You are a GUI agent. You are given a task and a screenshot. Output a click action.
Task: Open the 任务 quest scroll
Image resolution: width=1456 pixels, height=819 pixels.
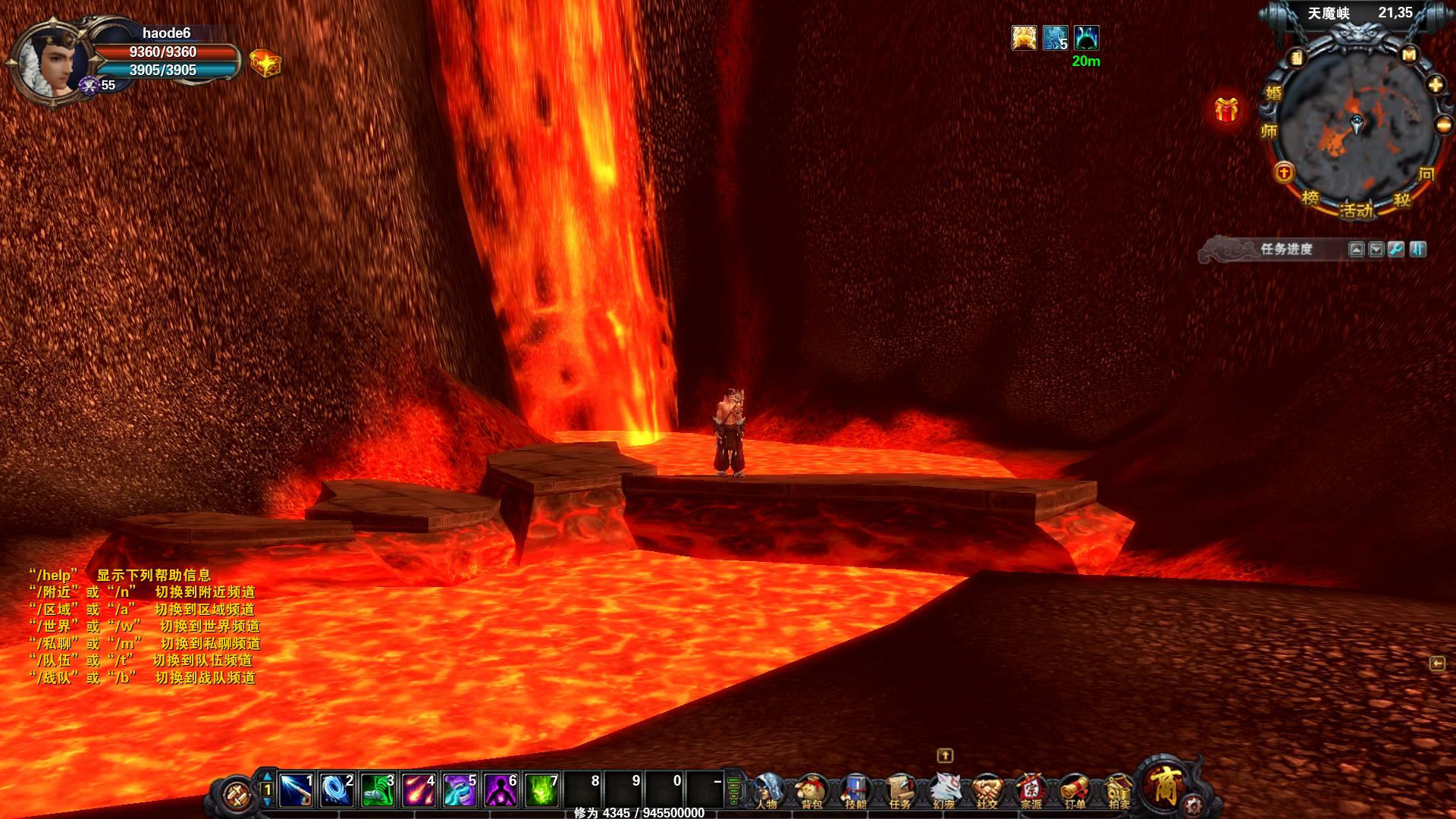pyautogui.click(x=899, y=791)
